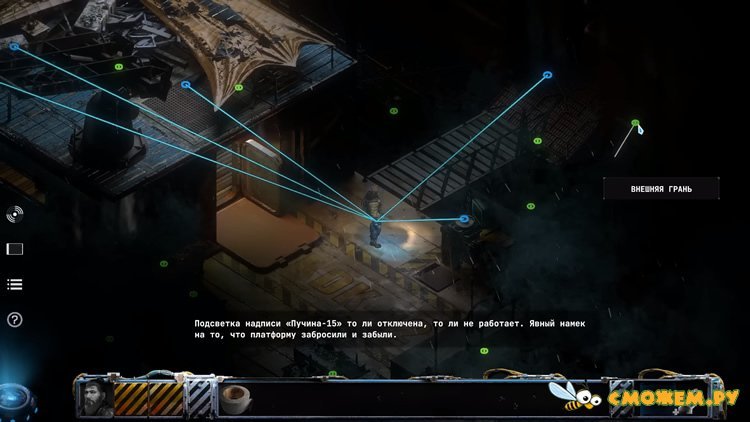
Task: Open the list menu icon
Action: coord(14,284)
